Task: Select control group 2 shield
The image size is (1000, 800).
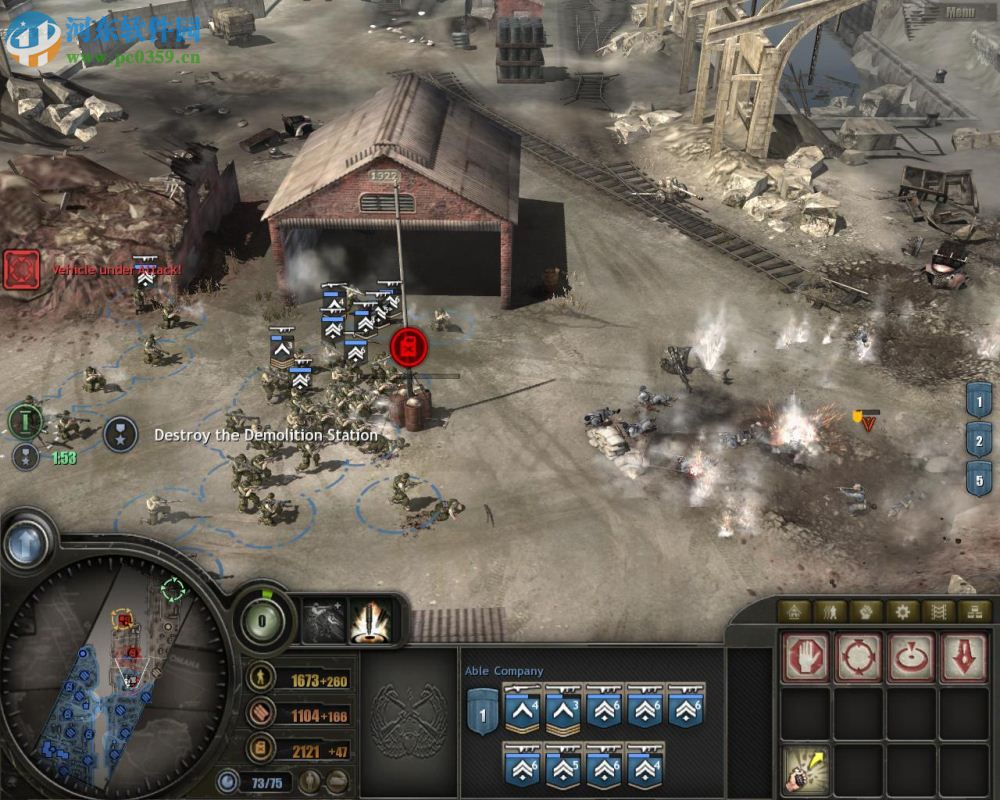Action: pyautogui.click(x=979, y=439)
